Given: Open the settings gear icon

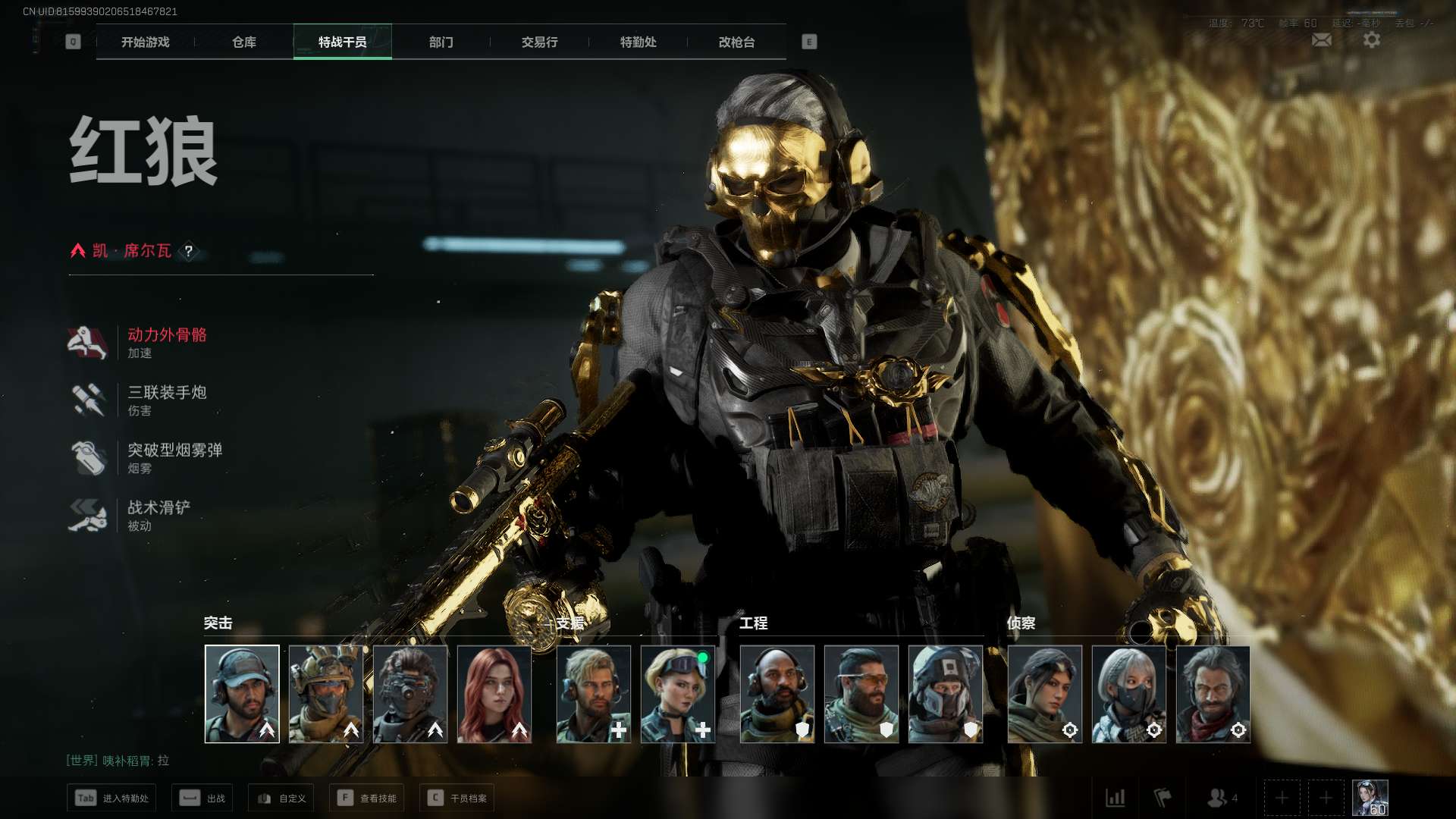Looking at the screenshot, I should (1372, 40).
